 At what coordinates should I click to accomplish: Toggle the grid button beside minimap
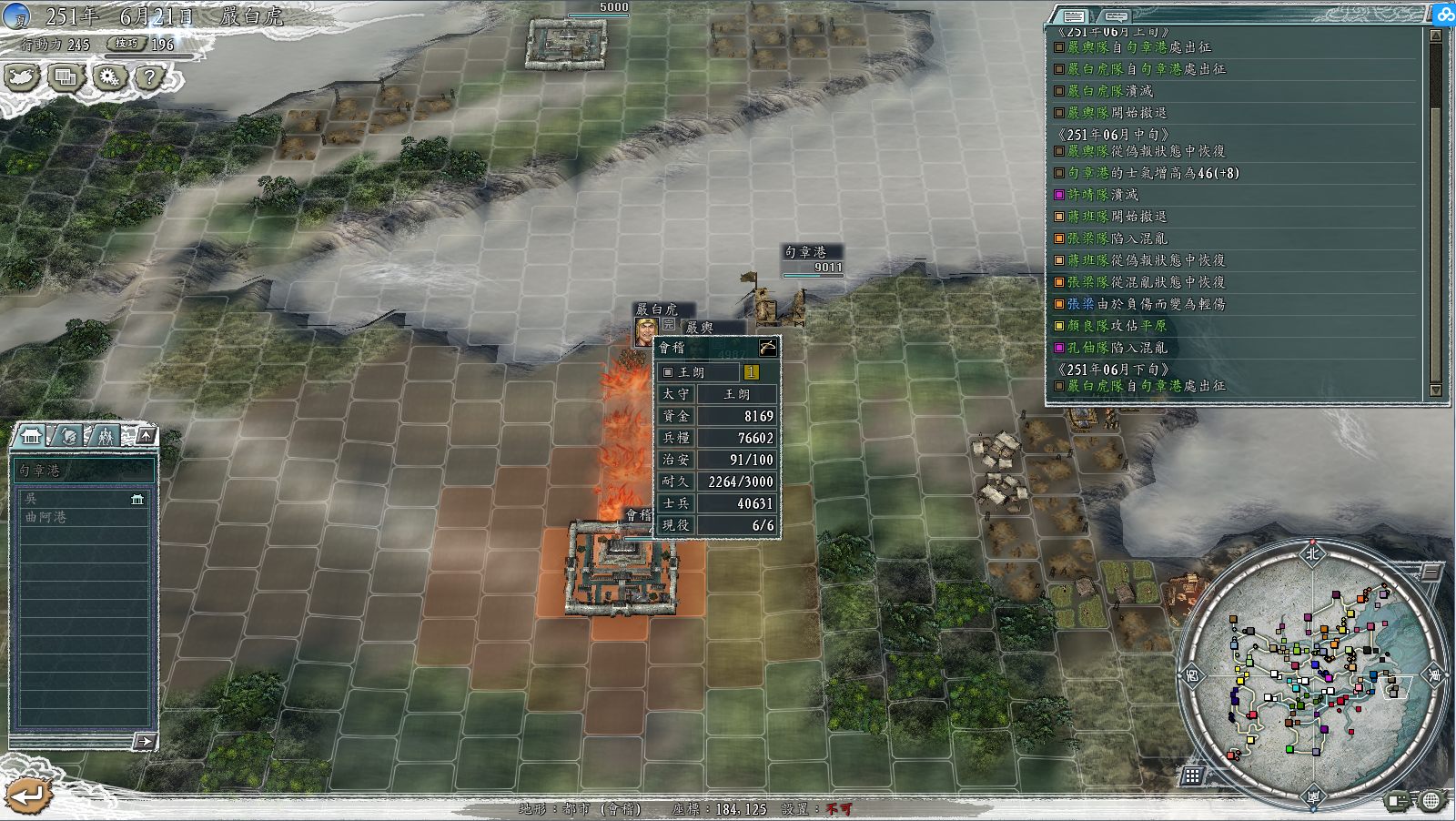pyautogui.click(x=1192, y=775)
